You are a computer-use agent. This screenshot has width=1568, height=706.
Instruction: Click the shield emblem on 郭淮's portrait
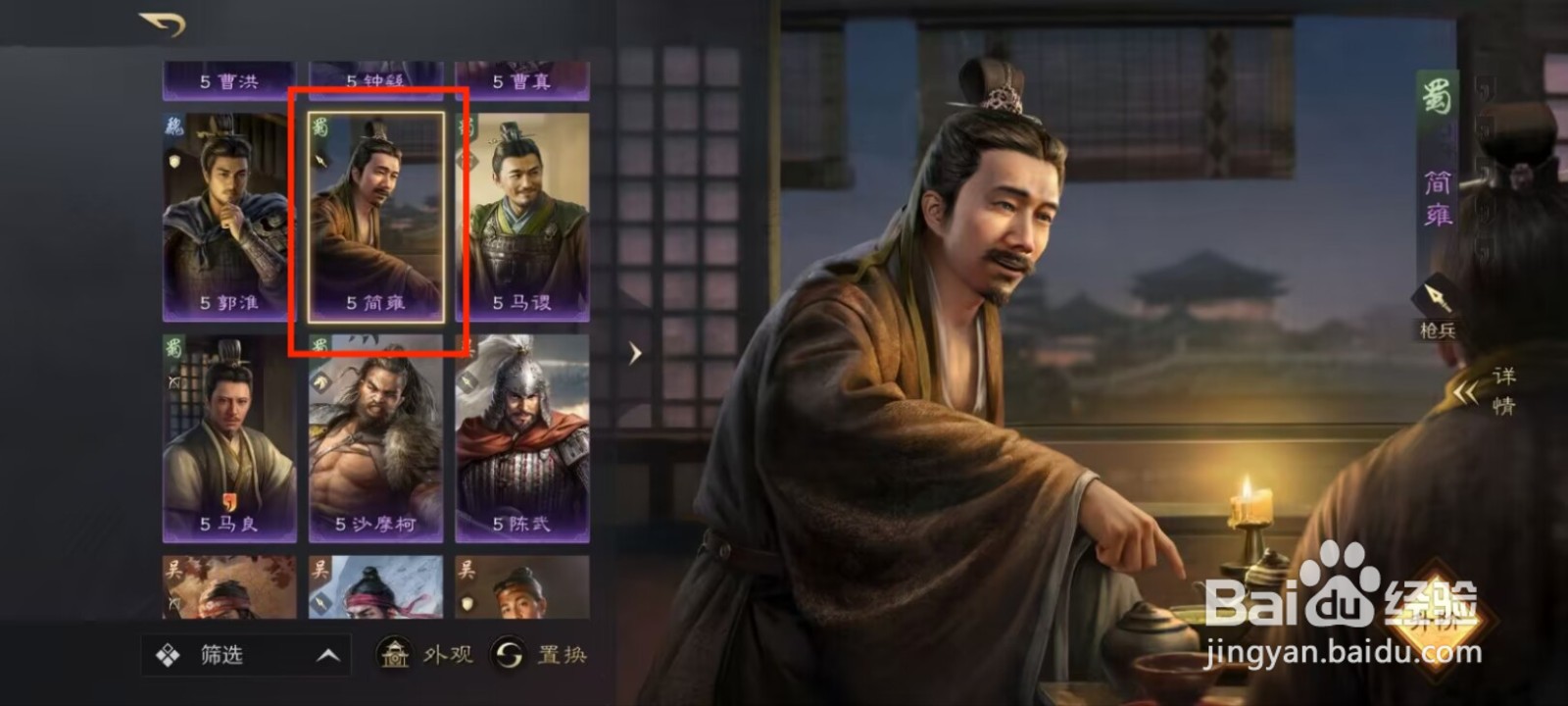click(175, 163)
